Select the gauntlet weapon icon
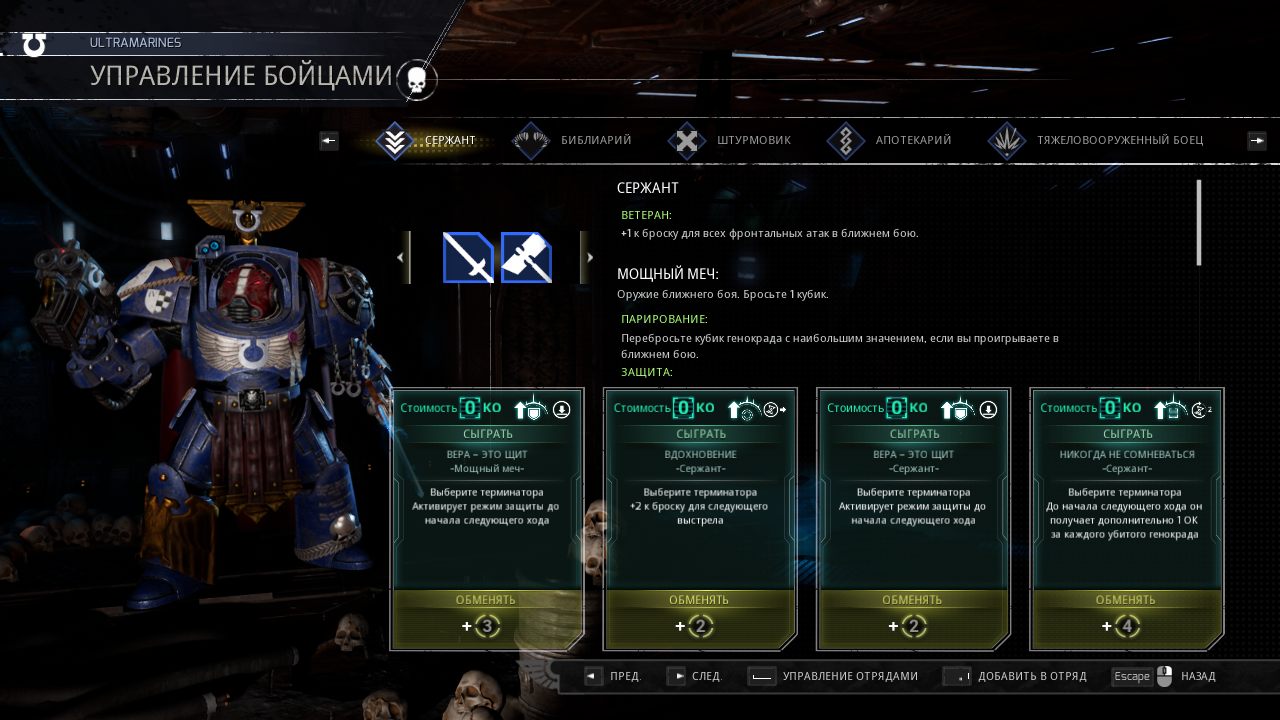The height and width of the screenshot is (720, 1280). click(526, 258)
